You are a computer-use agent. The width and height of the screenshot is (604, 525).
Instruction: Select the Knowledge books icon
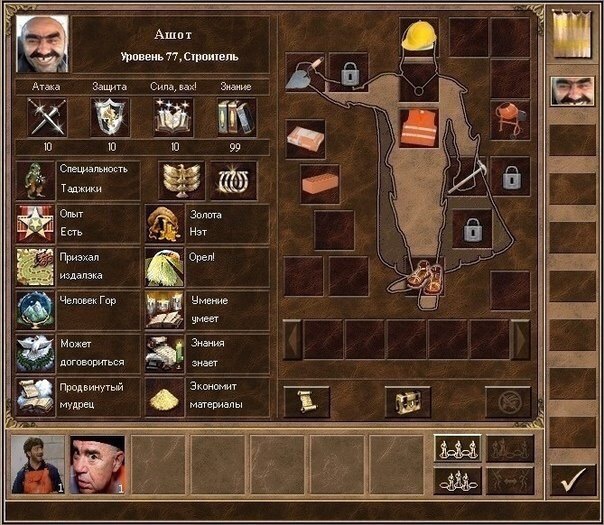237,117
